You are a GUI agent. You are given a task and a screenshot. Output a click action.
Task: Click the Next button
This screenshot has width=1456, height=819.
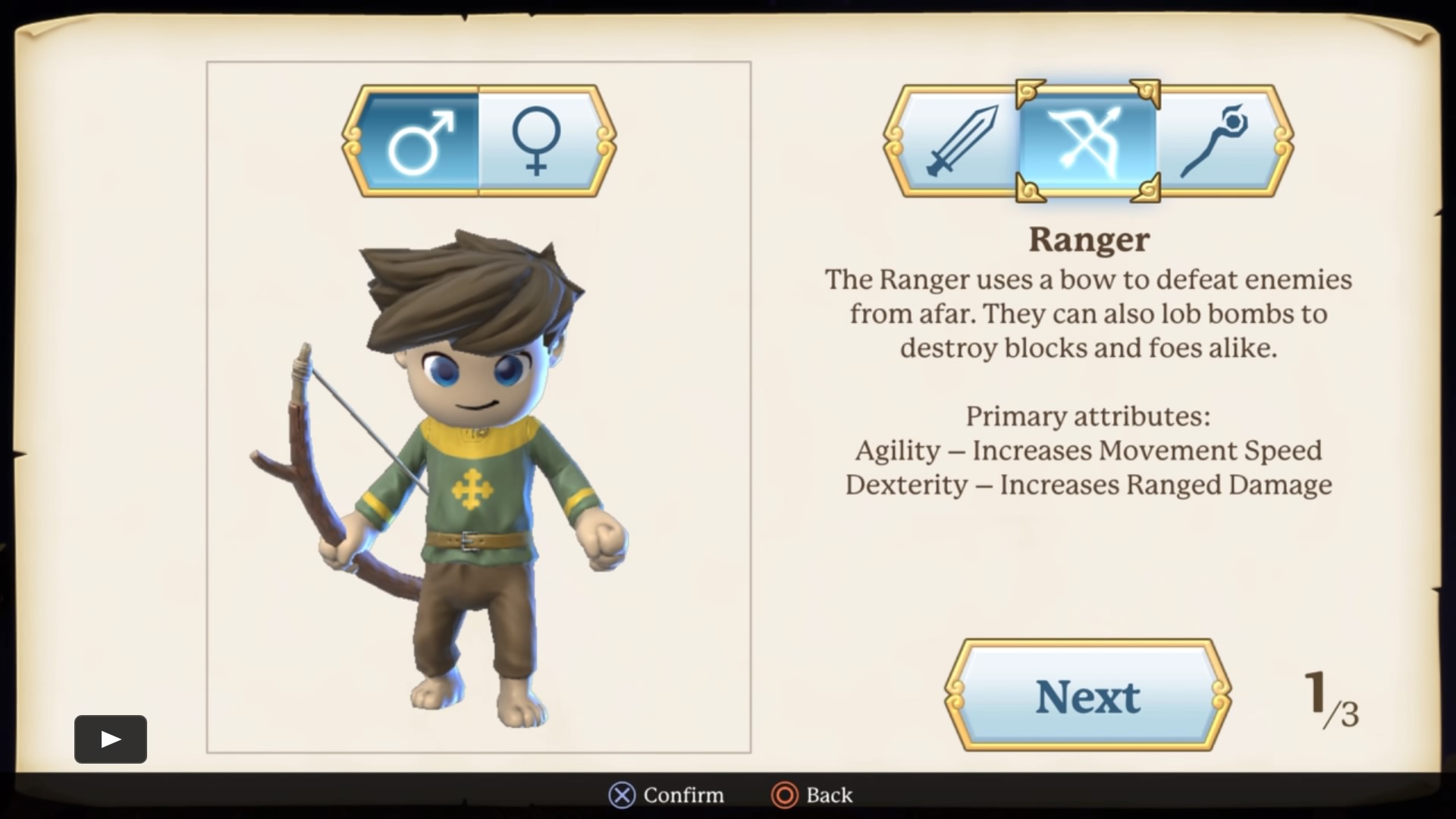point(1087,696)
